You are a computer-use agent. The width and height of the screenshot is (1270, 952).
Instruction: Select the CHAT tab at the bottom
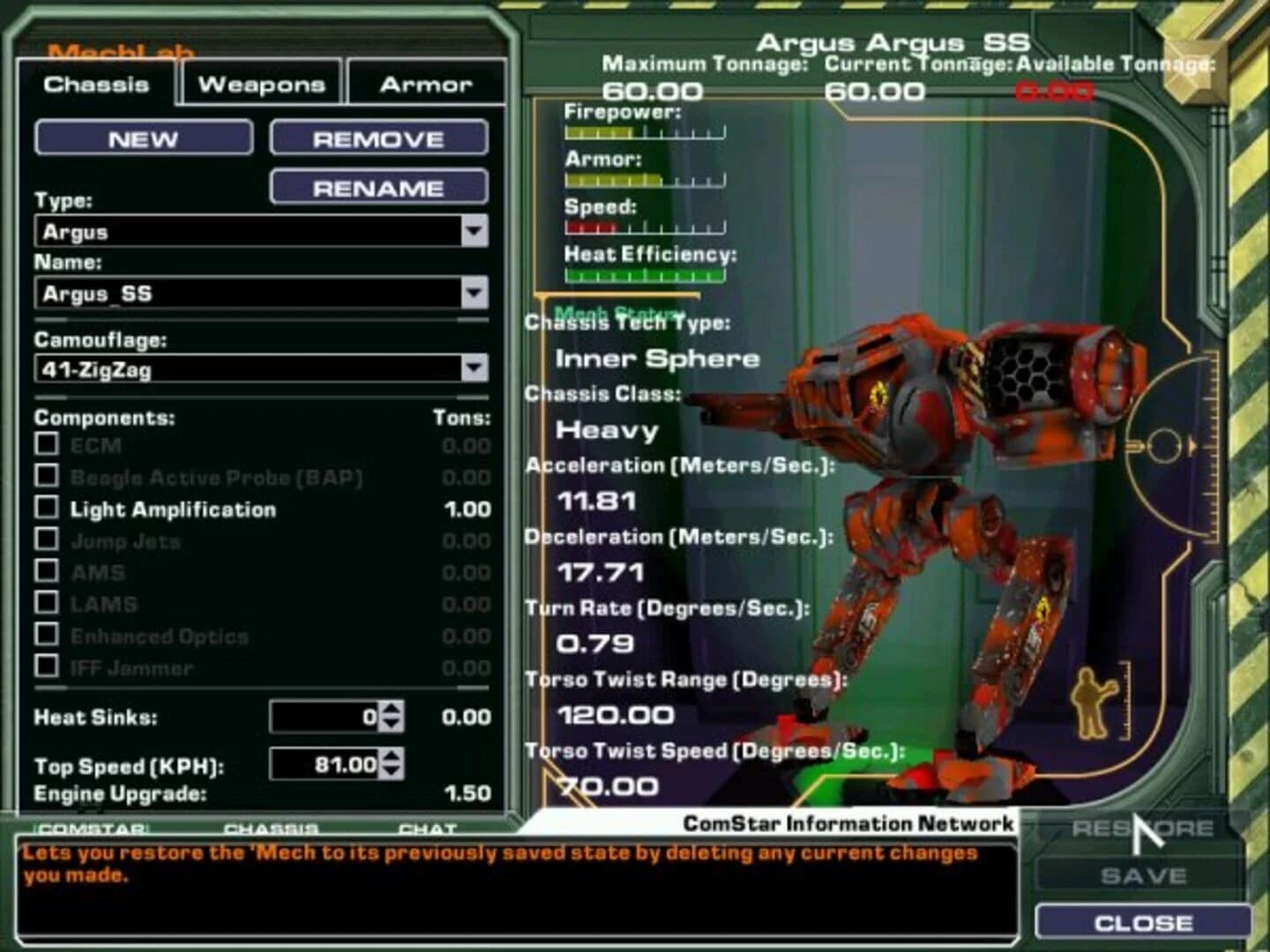click(430, 829)
